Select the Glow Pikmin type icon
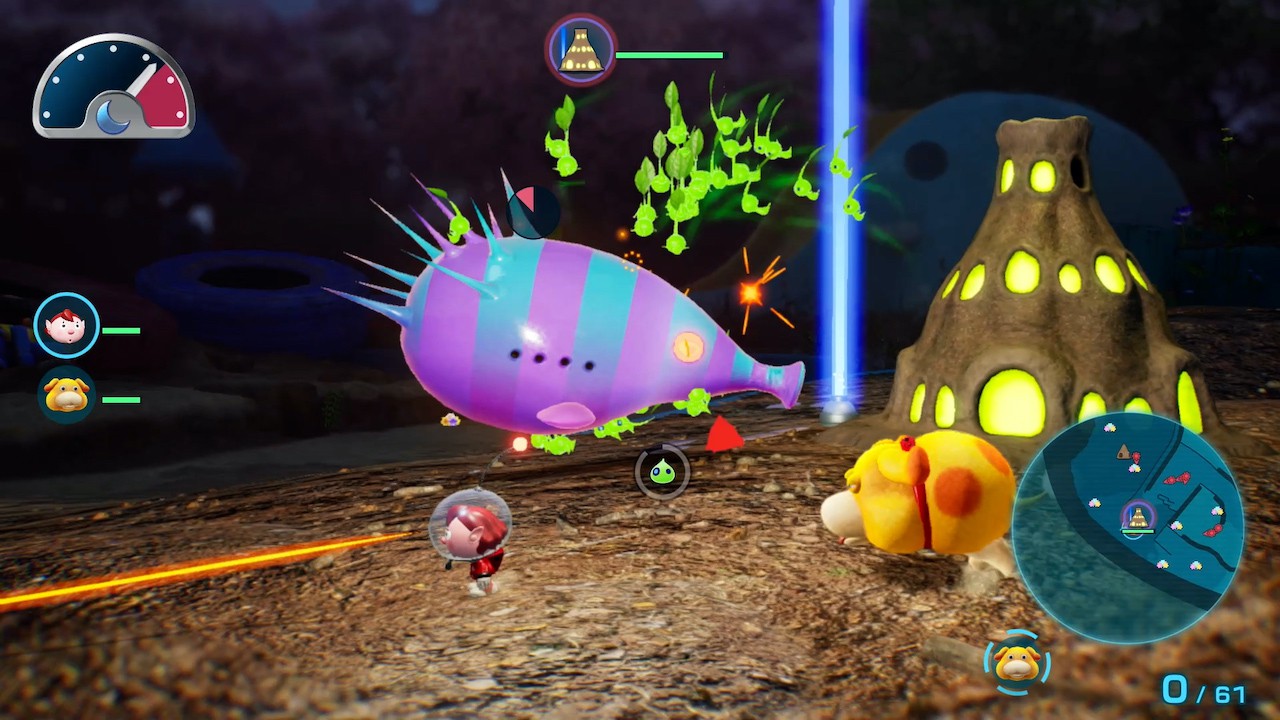 tap(662, 471)
